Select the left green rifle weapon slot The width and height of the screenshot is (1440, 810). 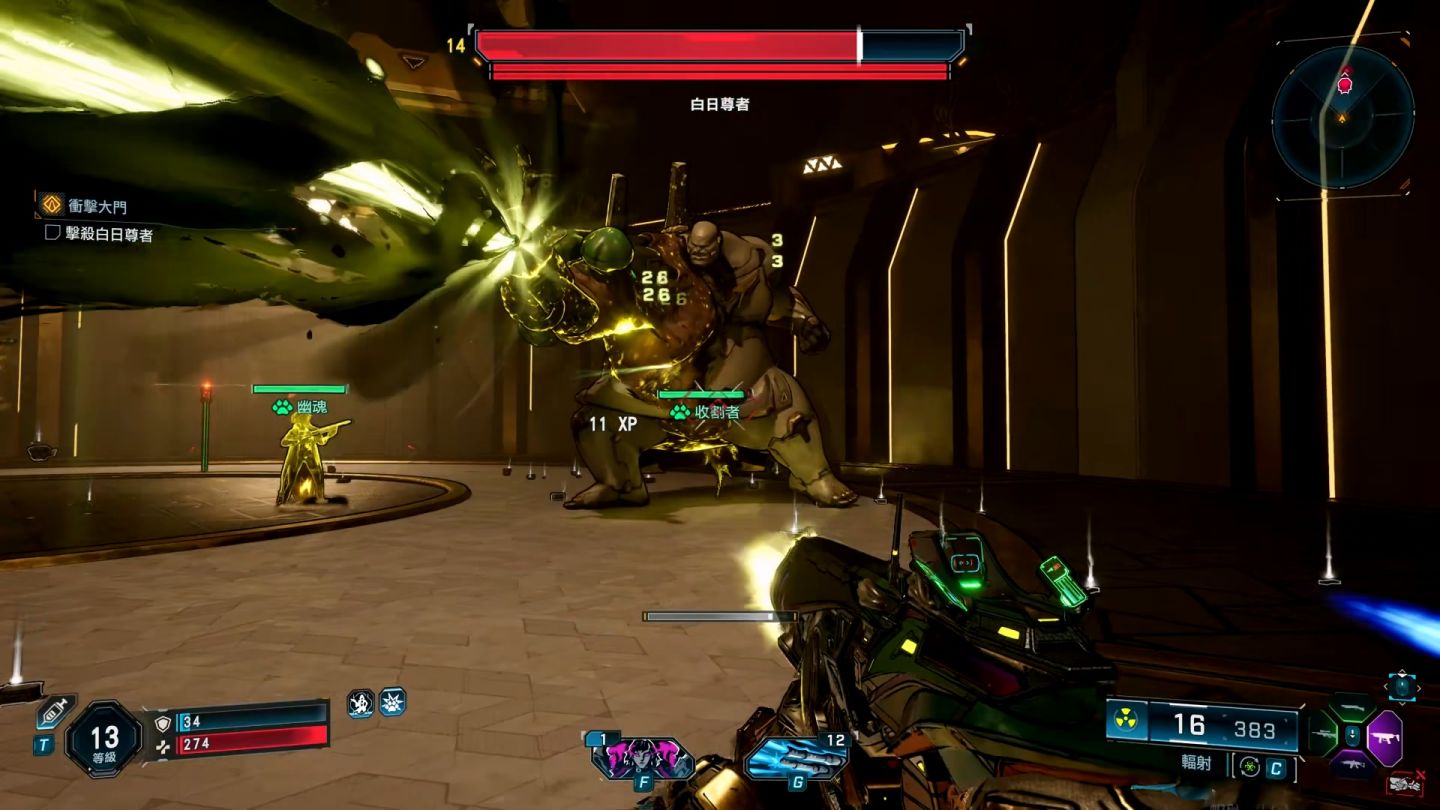(x=1323, y=738)
